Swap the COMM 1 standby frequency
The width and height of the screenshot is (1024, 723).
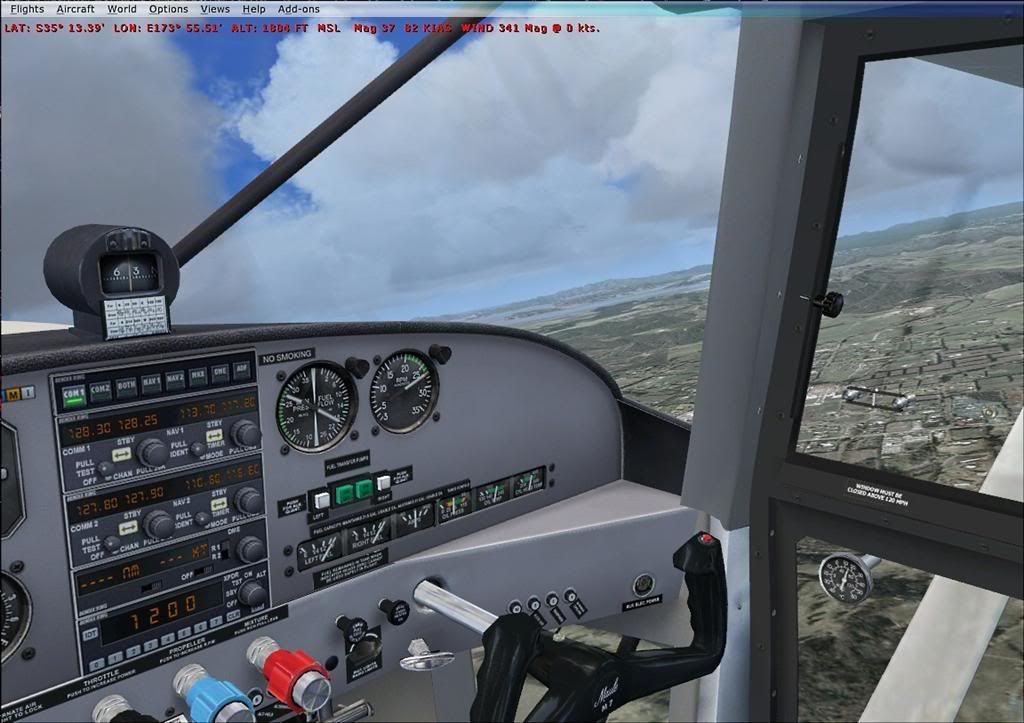123,454
